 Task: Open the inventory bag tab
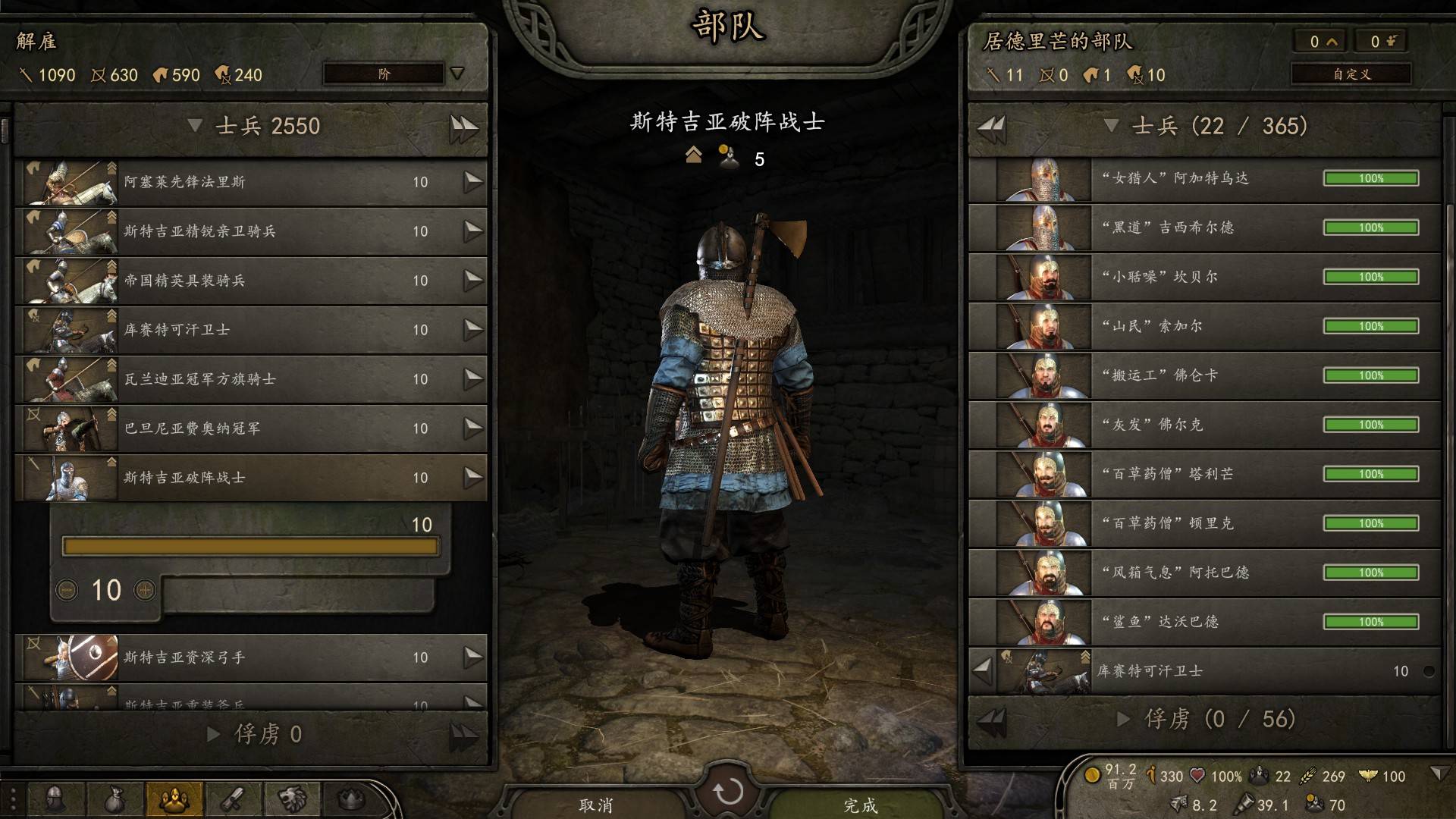tap(114, 799)
